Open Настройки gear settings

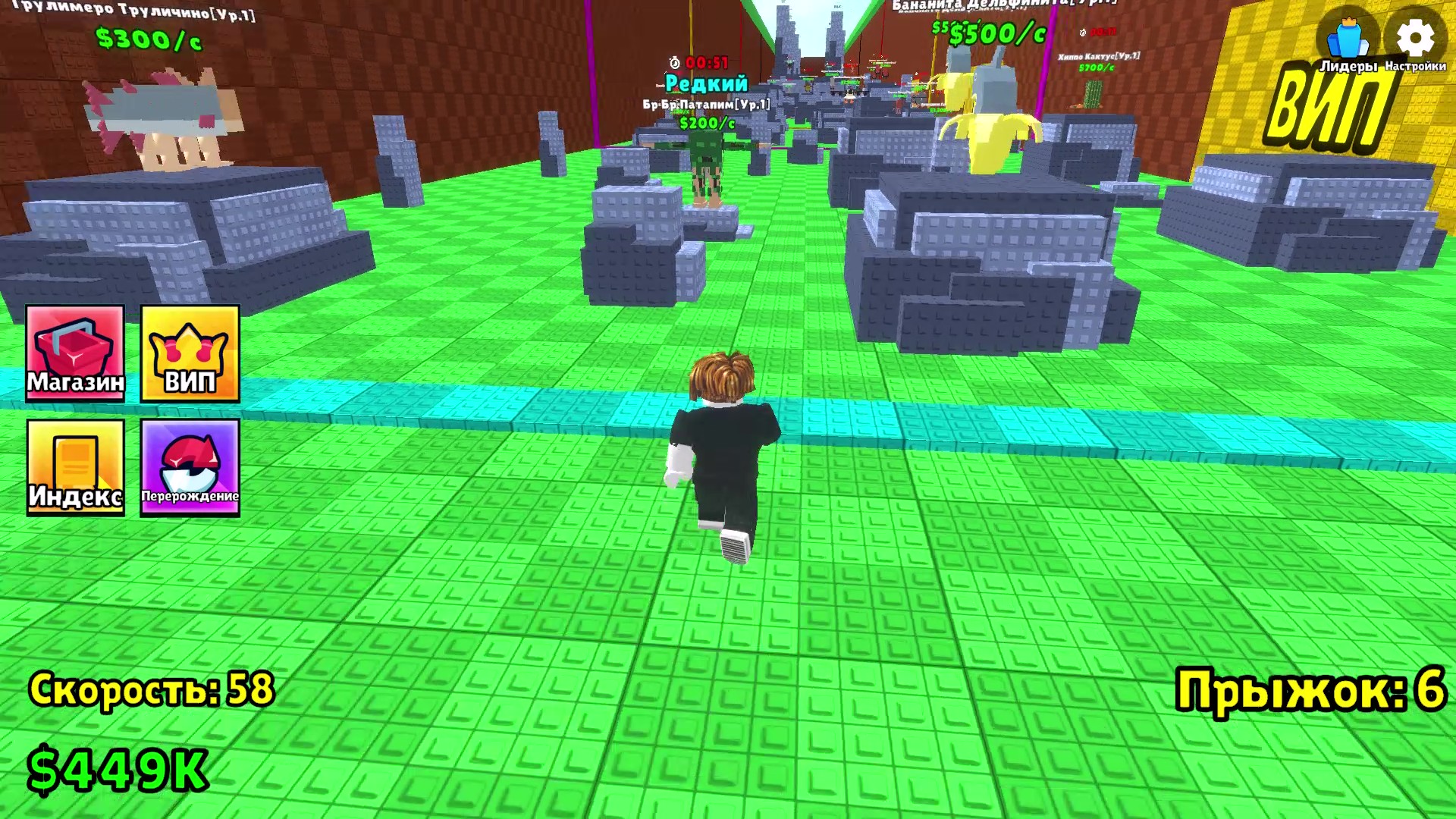[1415, 42]
